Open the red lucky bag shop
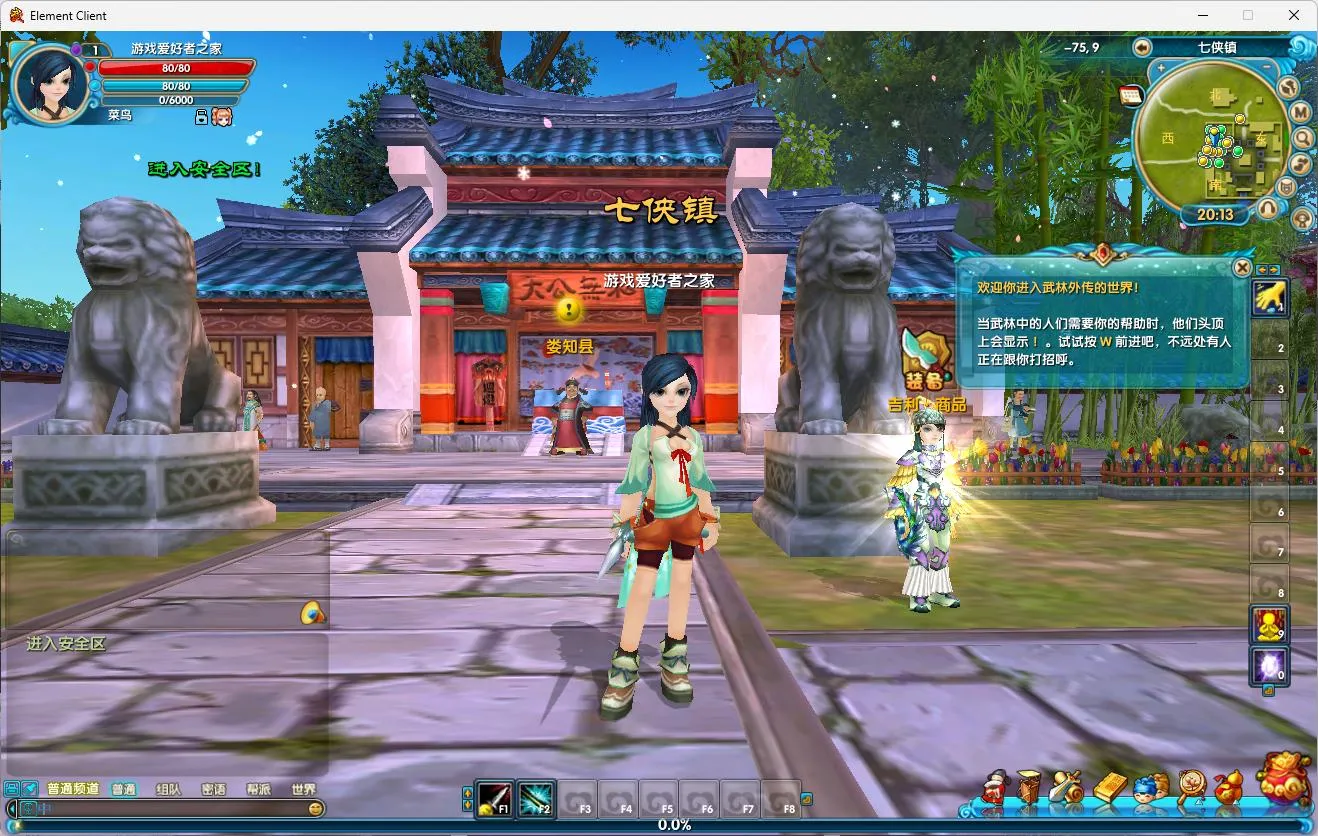1318x836 pixels. point(1283,779)
